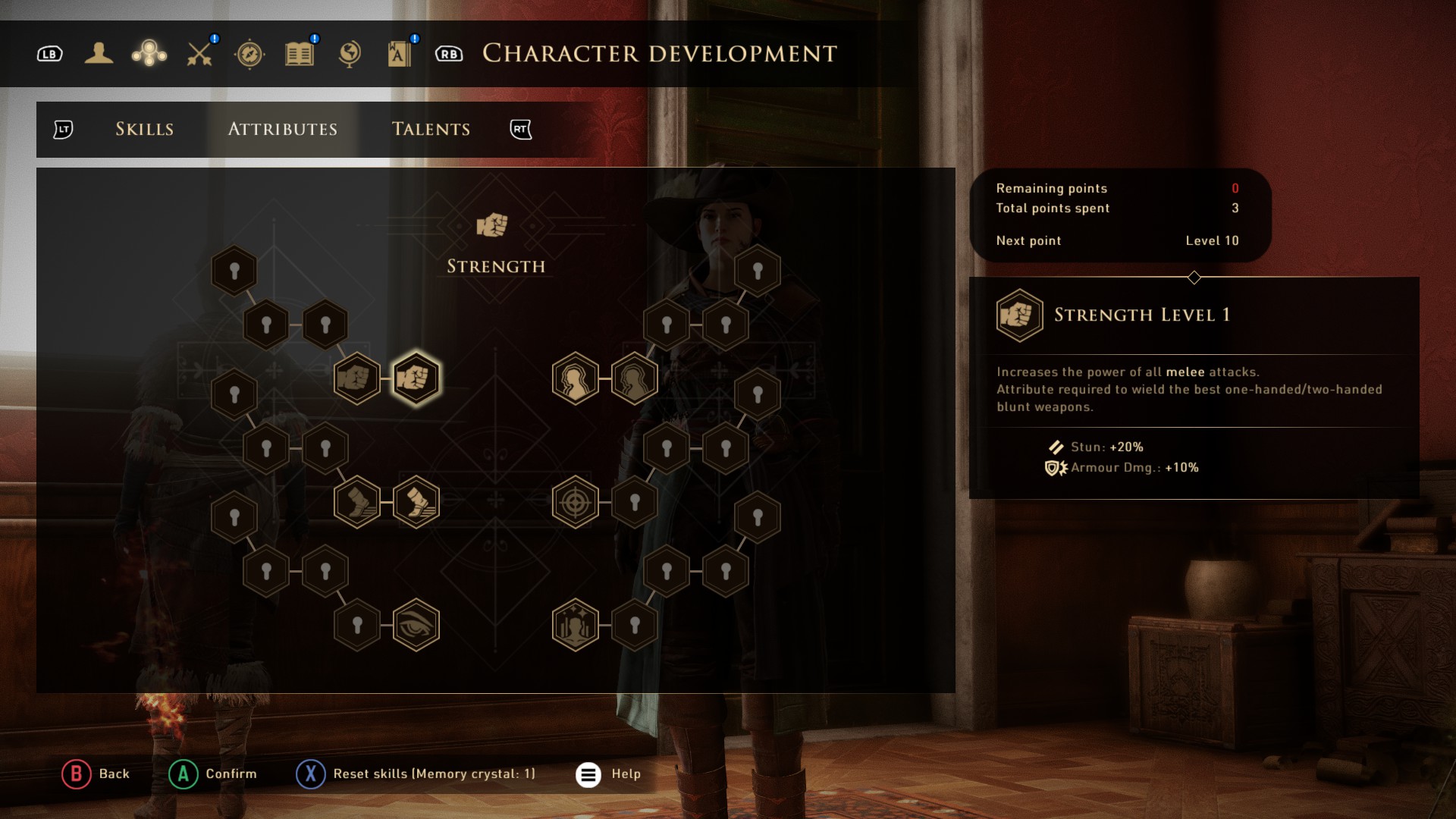Open the compass exploration icon
Image resolution: width=1456 pixels, height=819 pixels.
click(x=250, y=53)
